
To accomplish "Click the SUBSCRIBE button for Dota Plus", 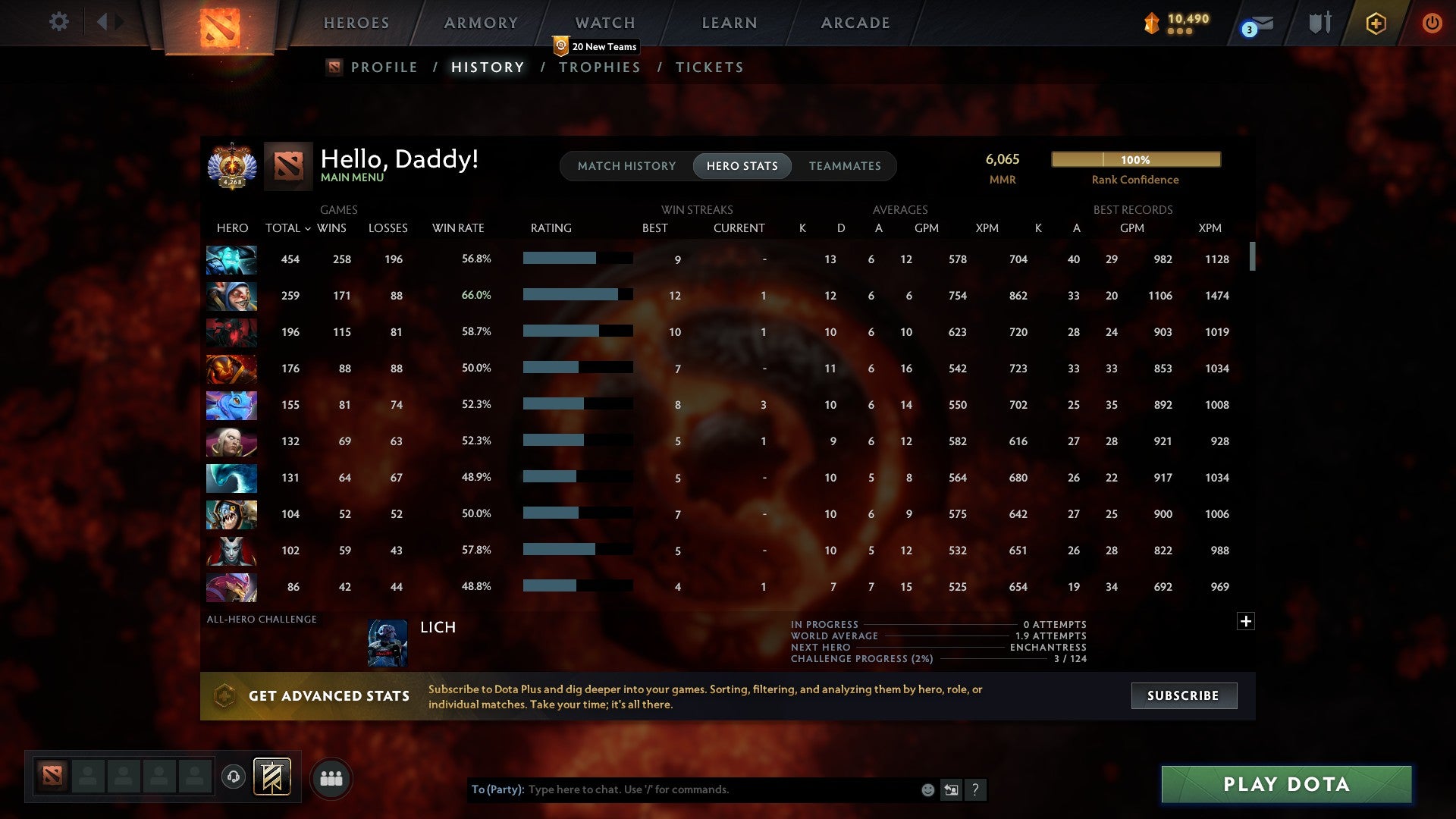I will pyautogui.click(x=1183, y=695).
